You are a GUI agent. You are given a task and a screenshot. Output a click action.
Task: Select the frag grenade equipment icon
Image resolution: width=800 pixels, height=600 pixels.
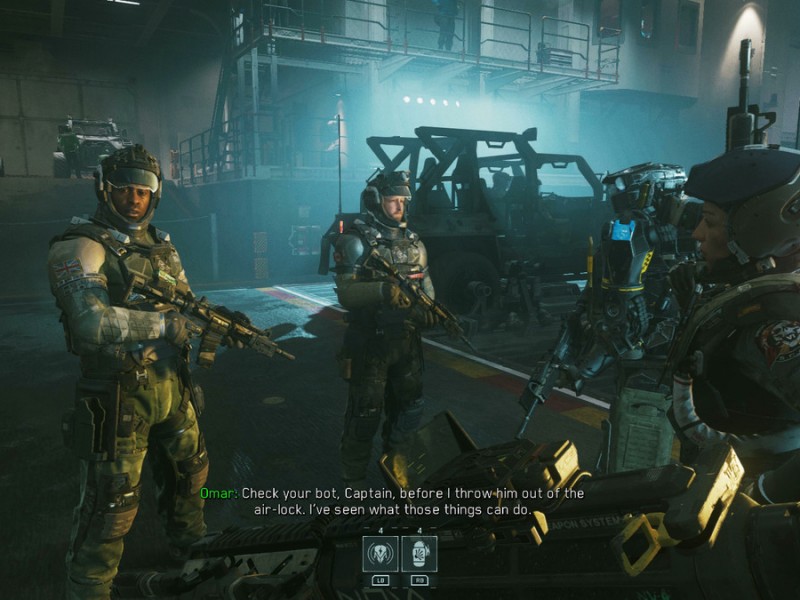[419, 552]
